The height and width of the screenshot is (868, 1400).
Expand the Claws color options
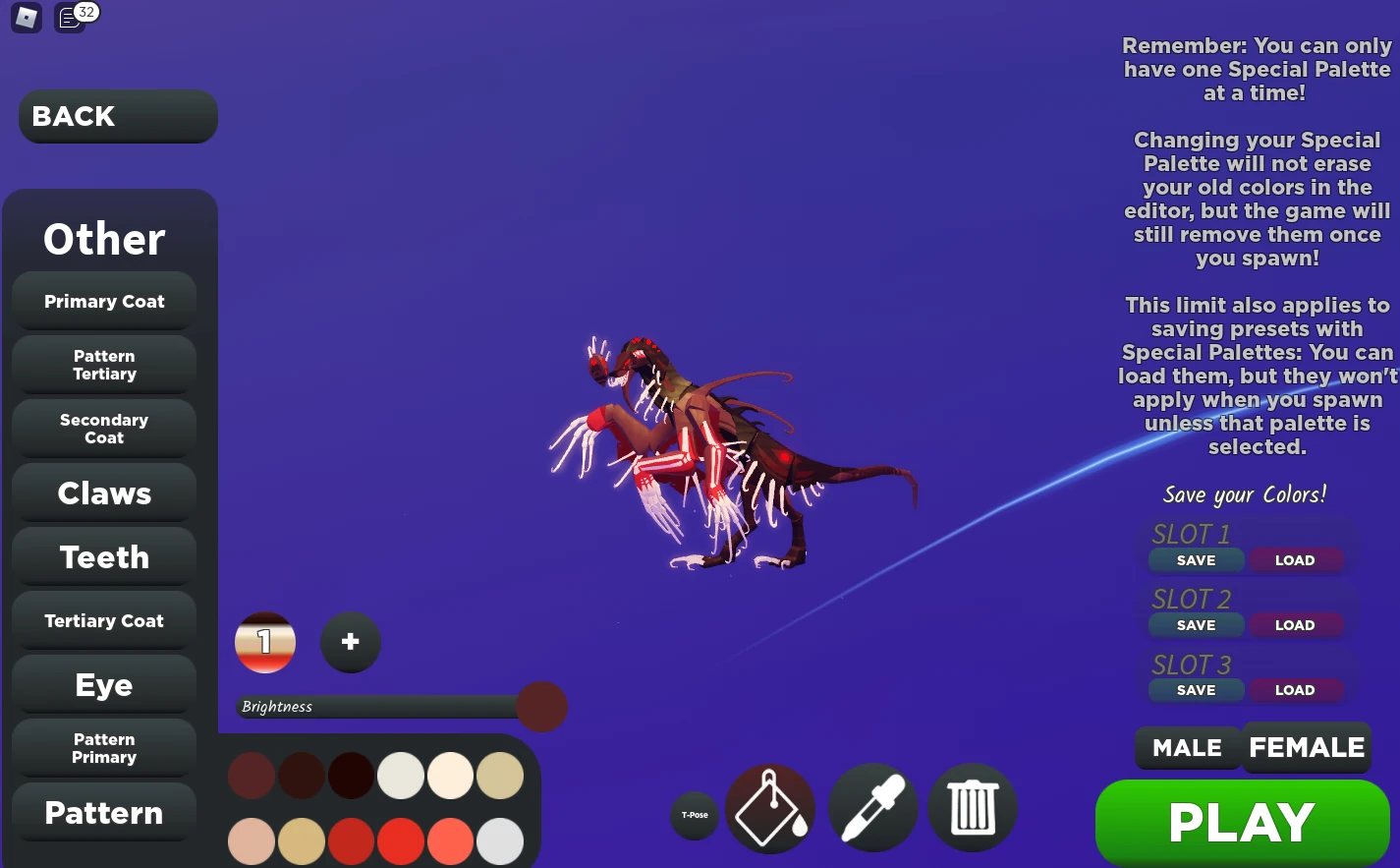click(103, 492)
